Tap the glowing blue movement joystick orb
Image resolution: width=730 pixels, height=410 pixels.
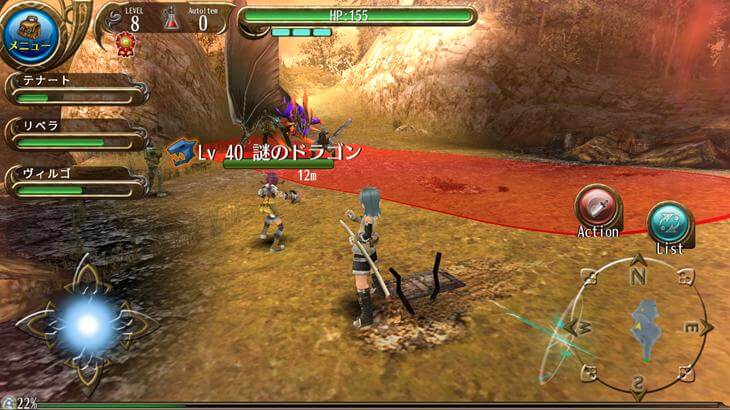[86, 323]
